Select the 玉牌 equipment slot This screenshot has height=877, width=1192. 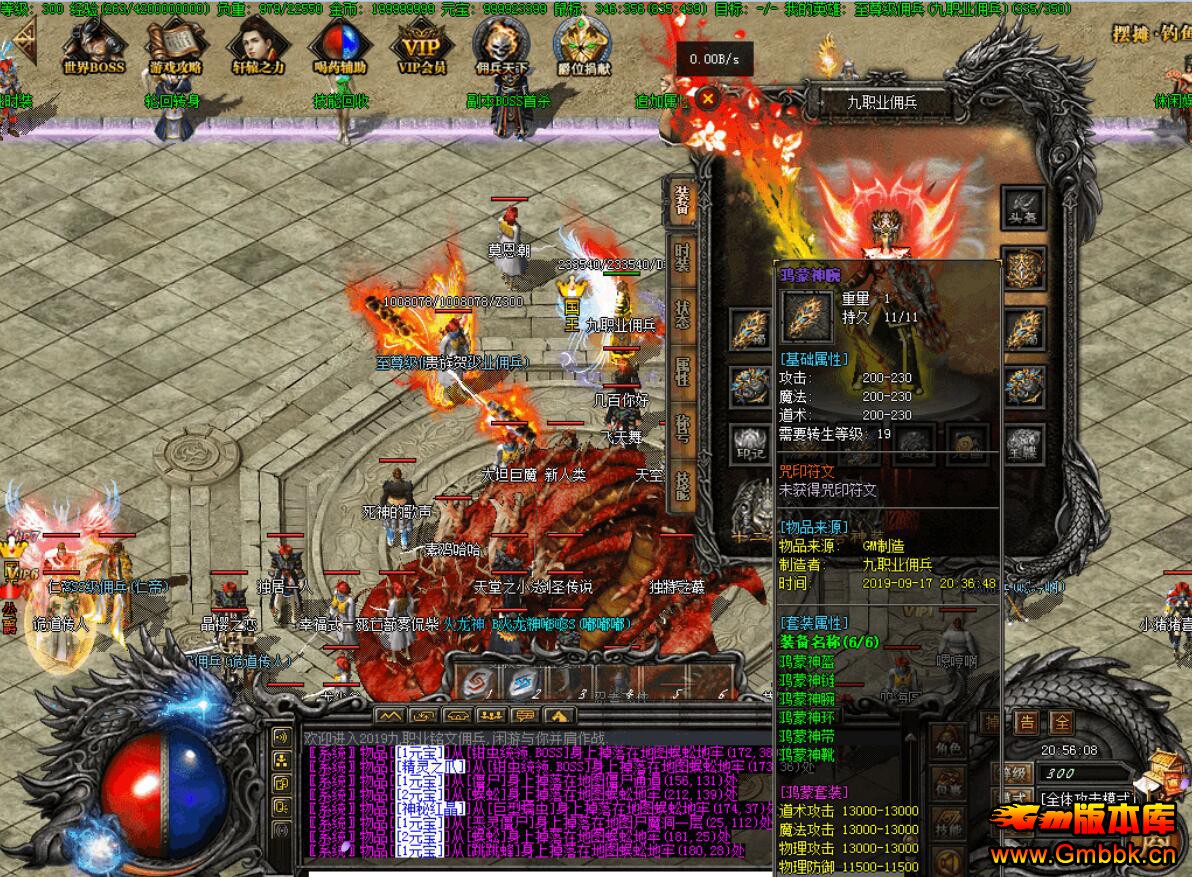pyautogui.click(x=1023, y=441)
